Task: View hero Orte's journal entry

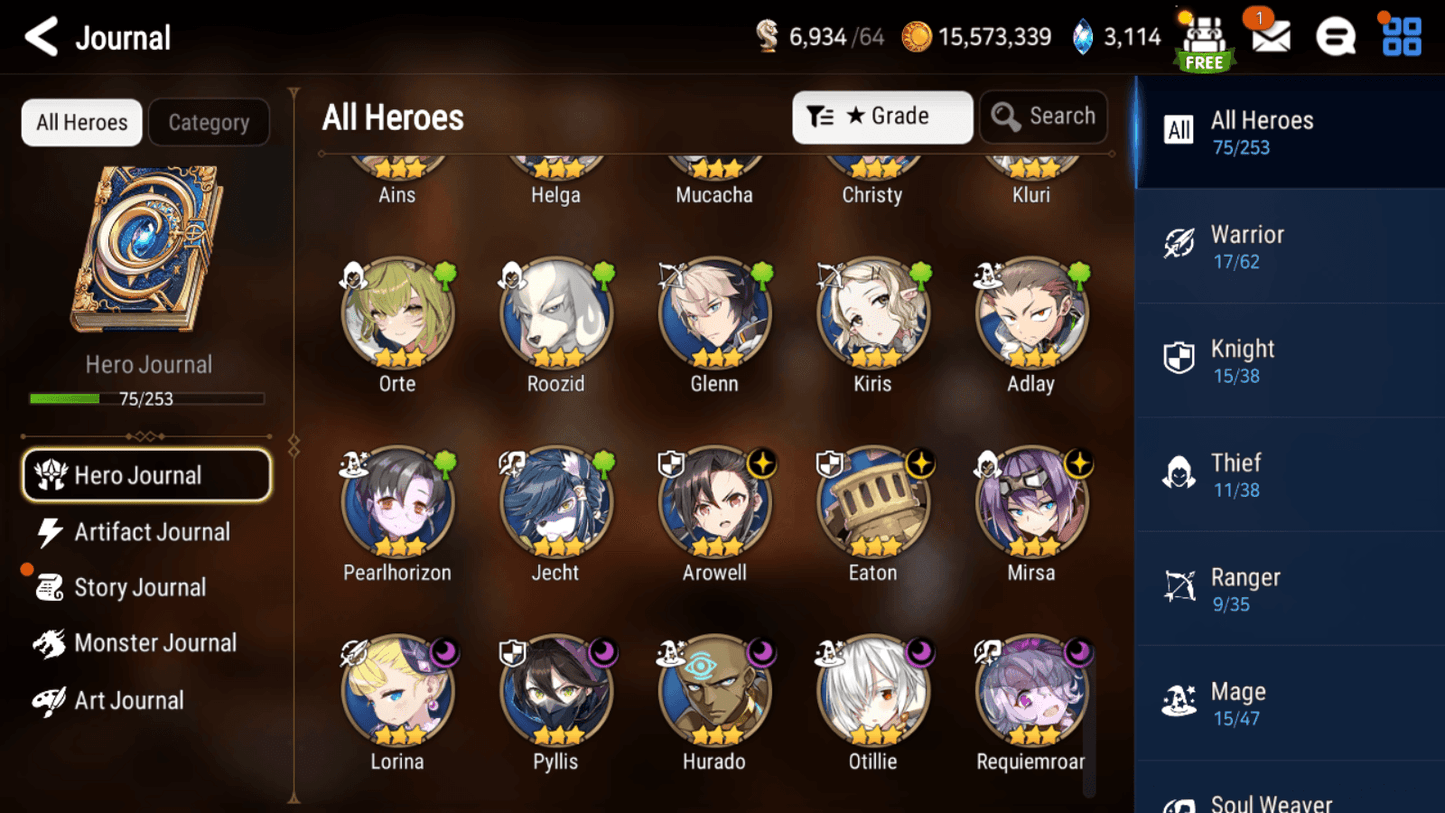Action: [x=398, y=315]
